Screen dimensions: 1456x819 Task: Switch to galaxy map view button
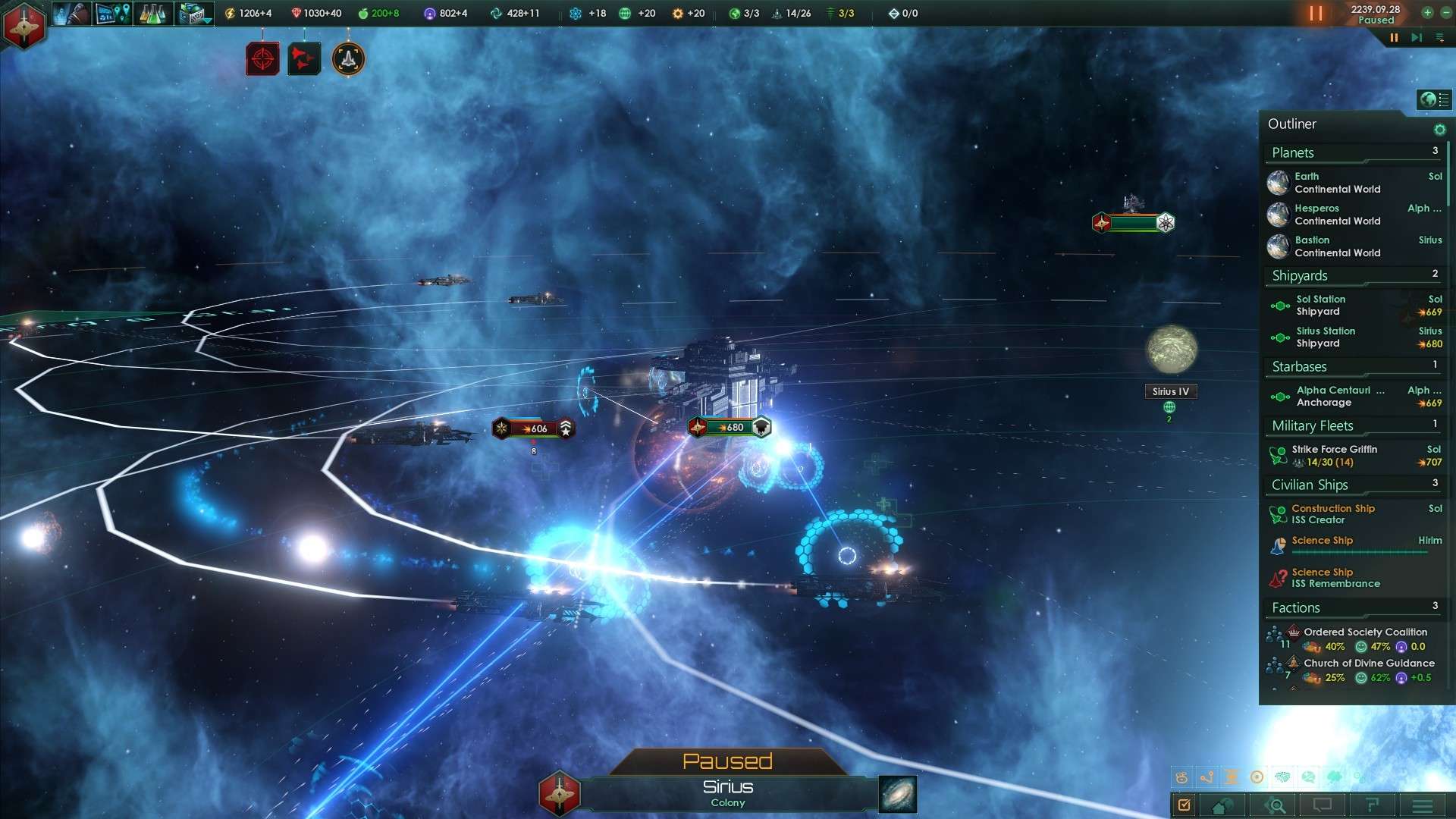click(x=898, y=794)
